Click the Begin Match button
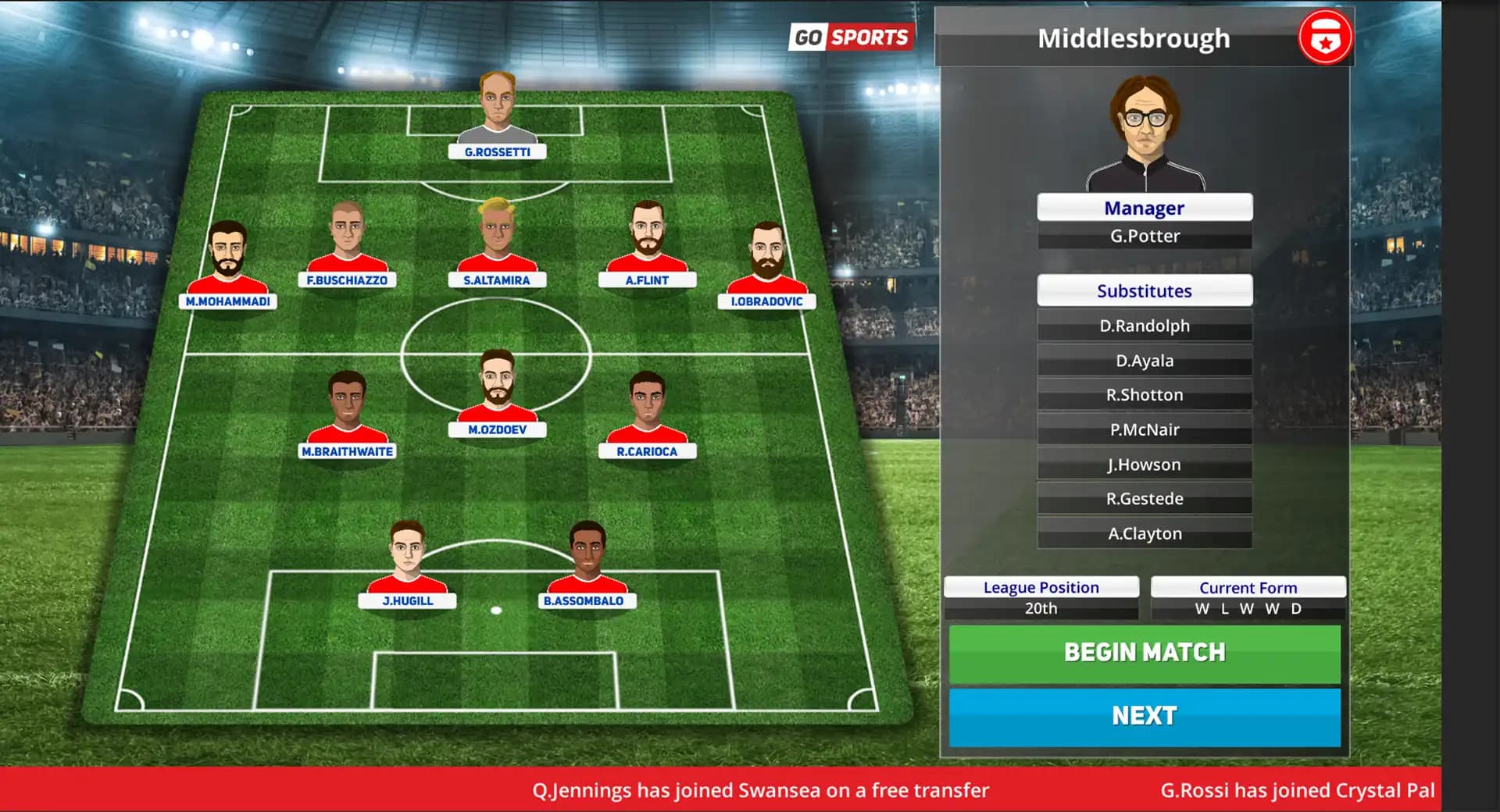The width and height of the screenshot is (1500, 812). pyautogui.click(x=1144, y=653)
